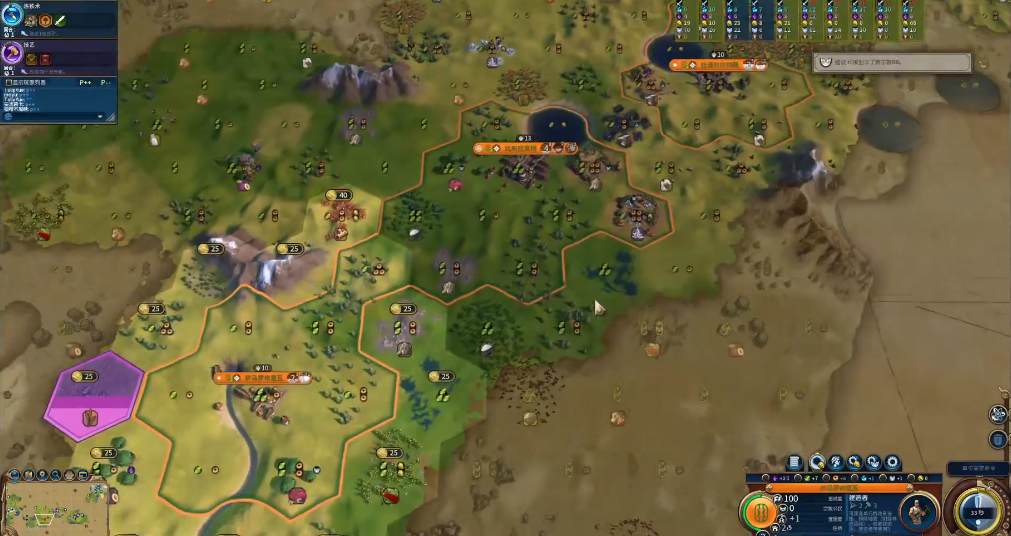The height and width of the screenshot is (536, 1011).
Task: Toggle the purchase tile button in the city panel
Action: pyautogui.click(x=817, y=462)
